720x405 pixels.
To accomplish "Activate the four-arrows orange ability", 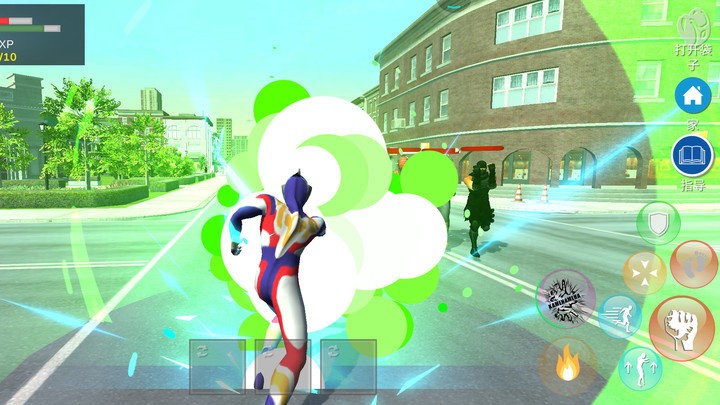I will tap(644, 273).
